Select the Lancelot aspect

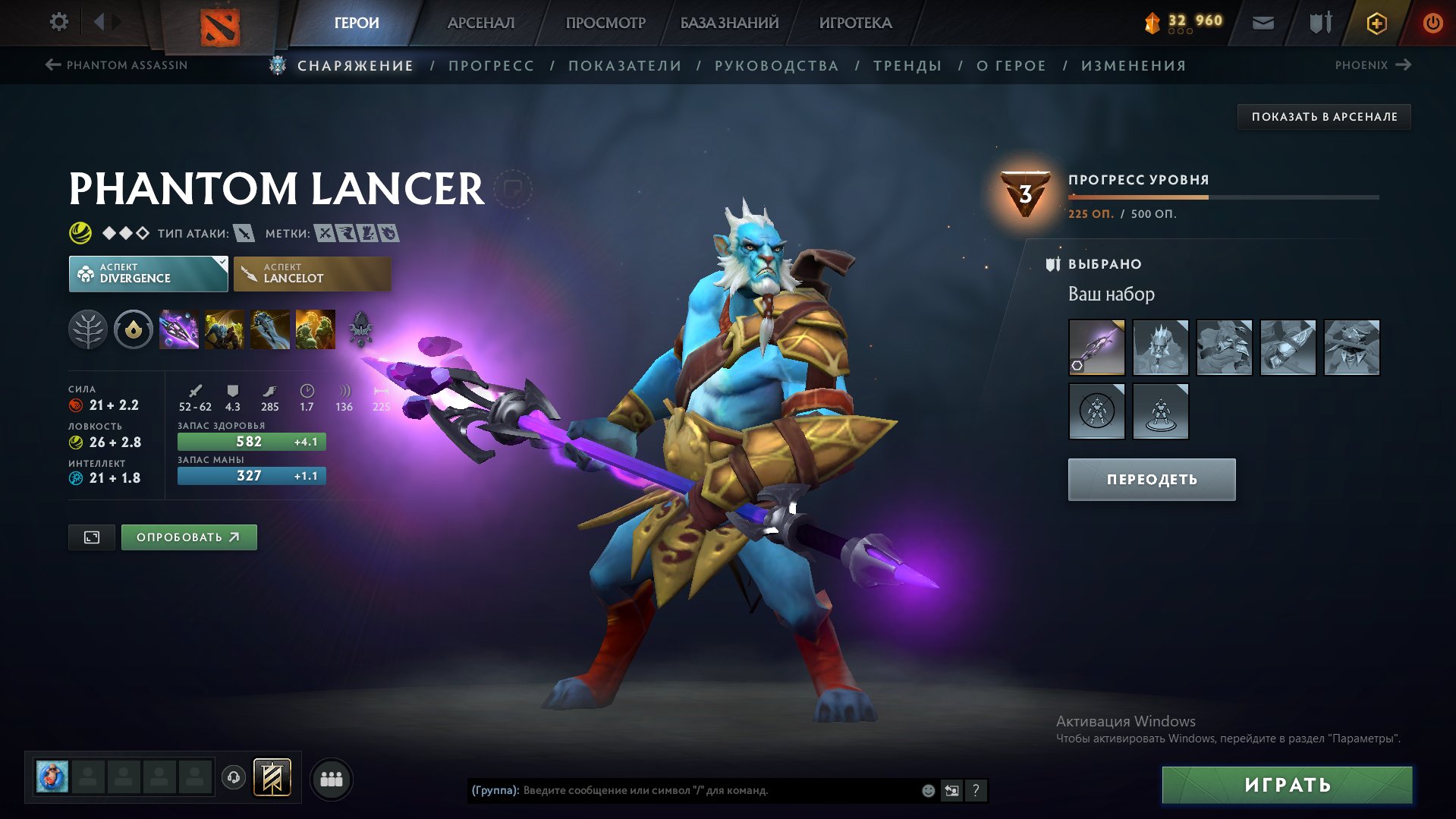point(313,273)
